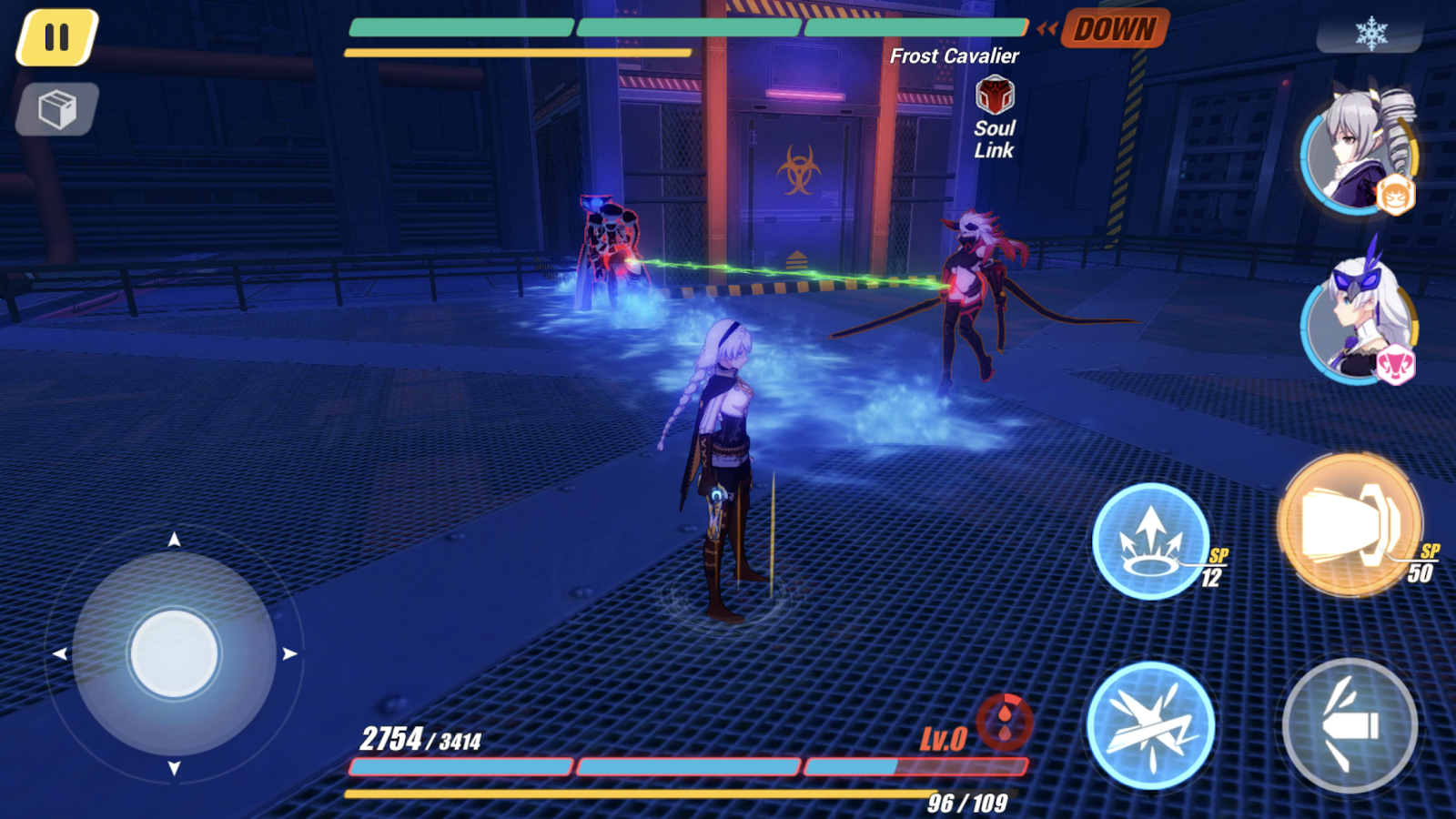Viewport: 1456px width, 819px height.
Task: Switch to the blue-masked teammate portrait
Action: click(1359, 318)
